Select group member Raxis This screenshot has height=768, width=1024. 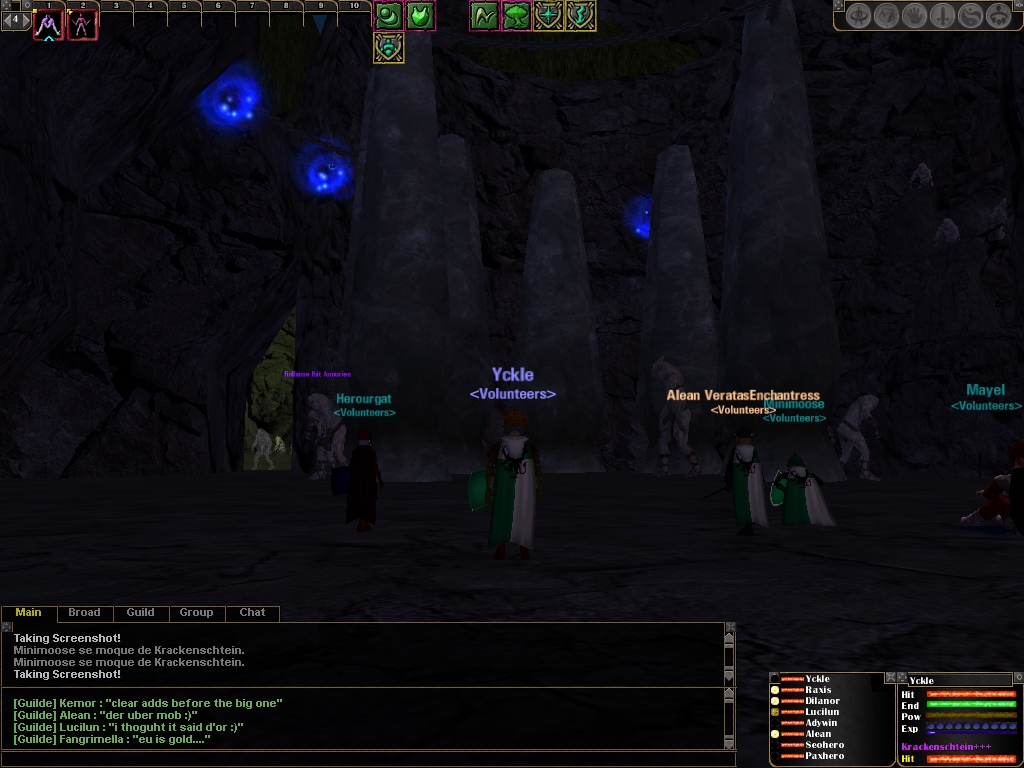click(818, 690)
